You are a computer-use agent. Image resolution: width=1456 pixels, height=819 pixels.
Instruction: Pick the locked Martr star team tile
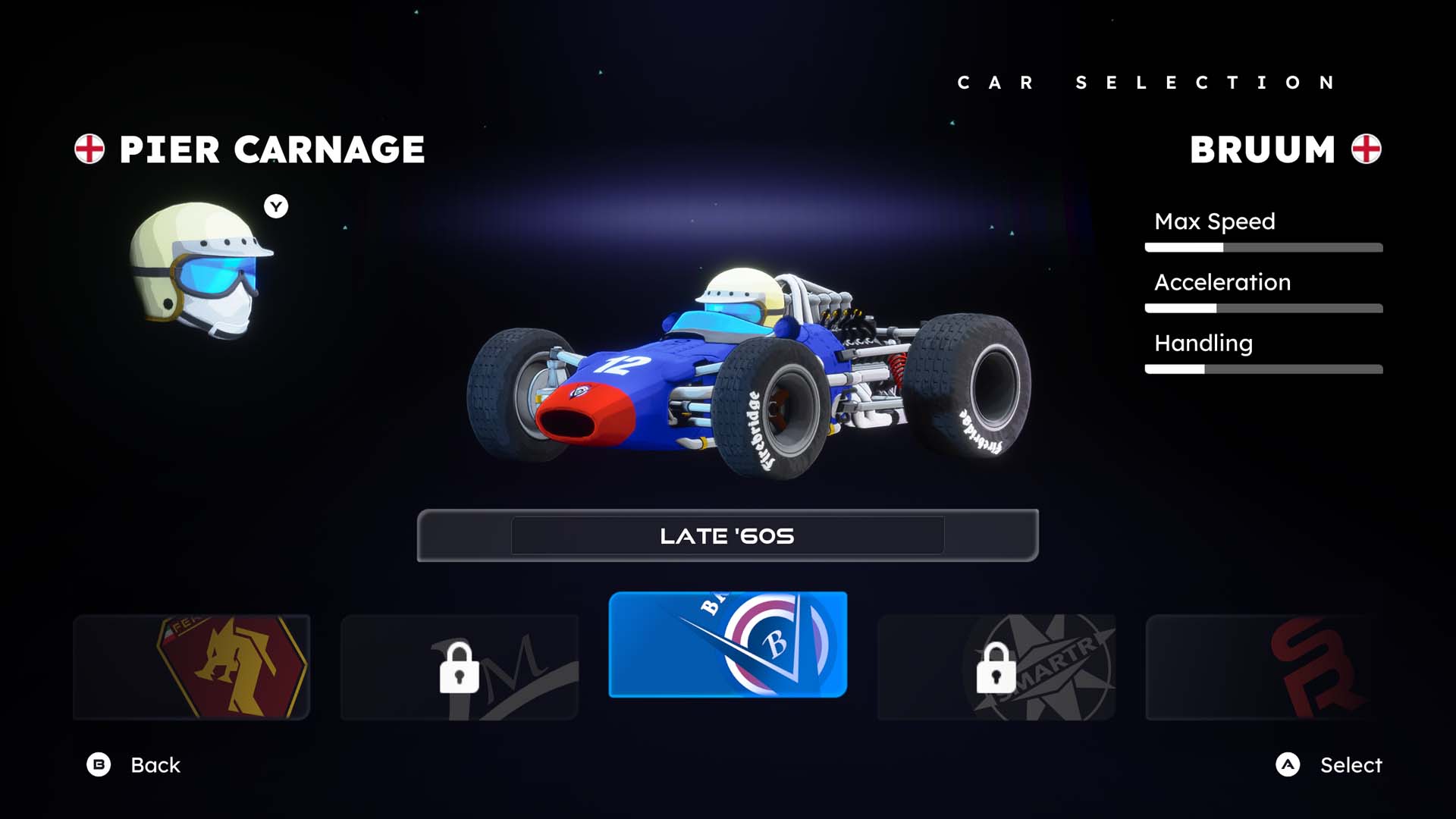tap(996, 667)
